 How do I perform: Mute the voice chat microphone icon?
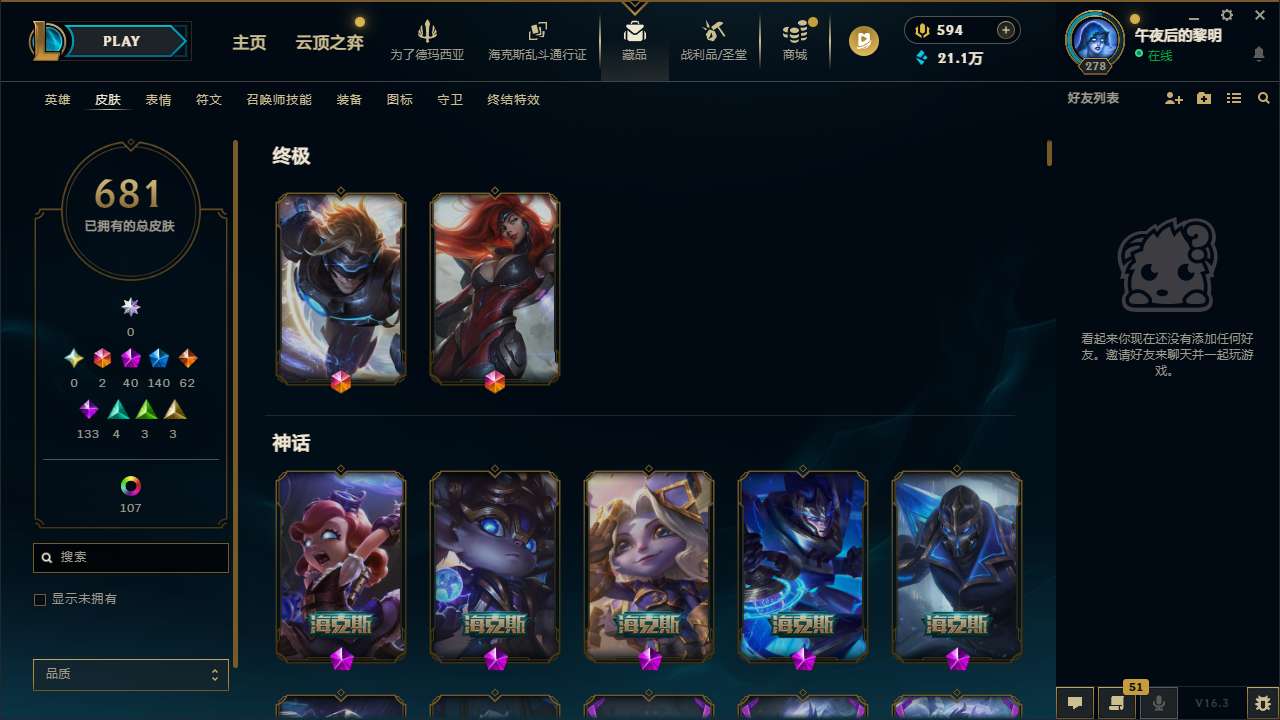(x=1158, y=702)
